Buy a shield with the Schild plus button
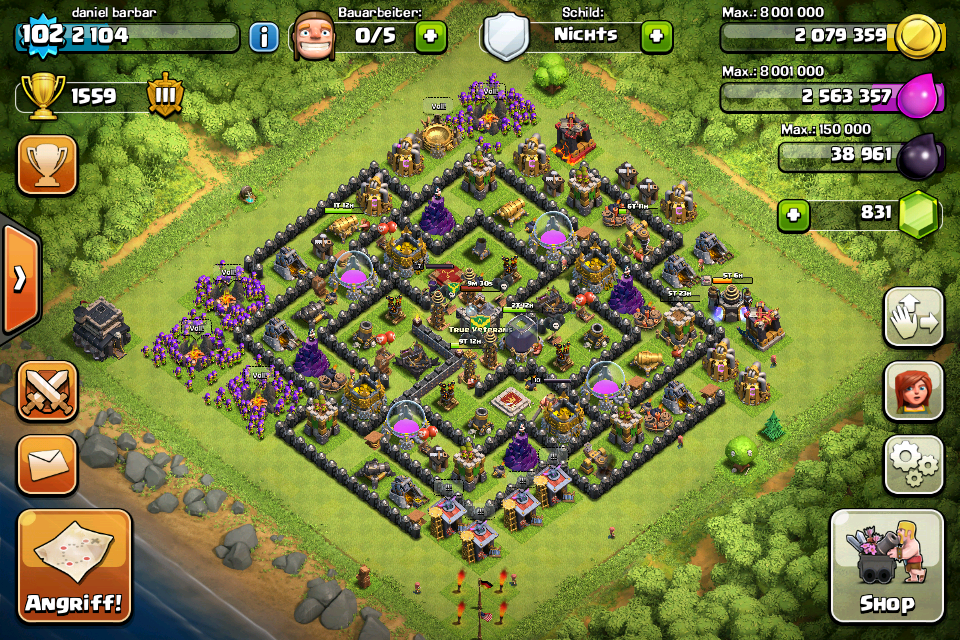Viewport: 960px width, 640px height. 656,37
